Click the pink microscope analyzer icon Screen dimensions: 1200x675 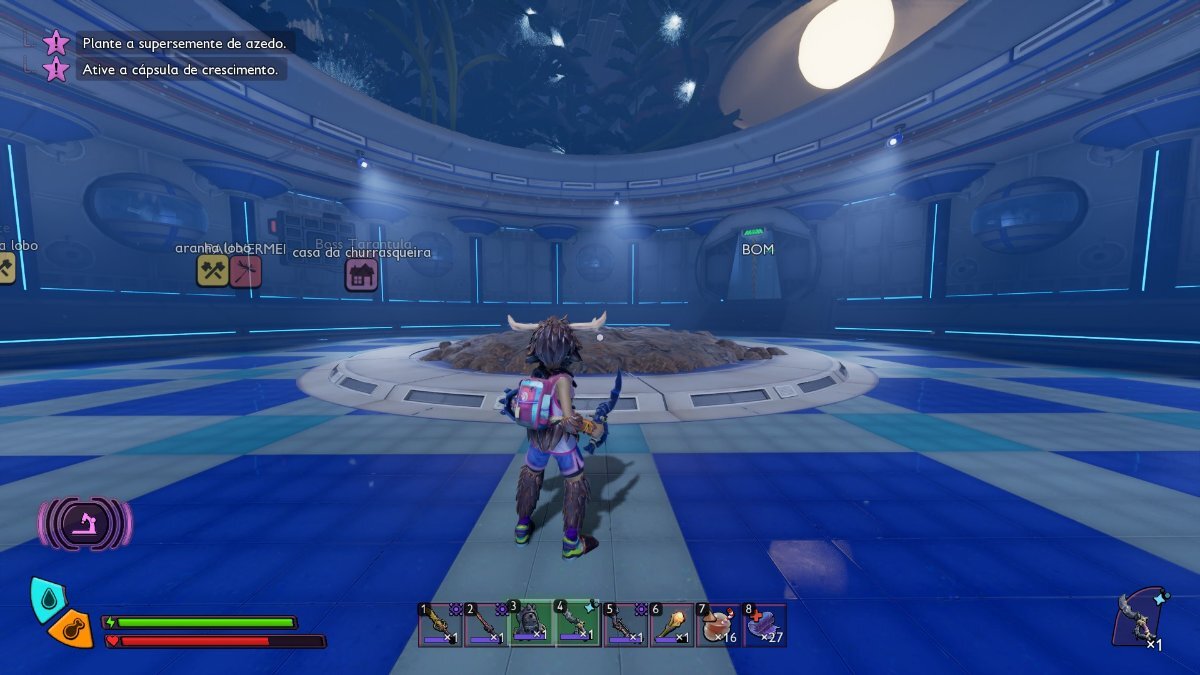pyautogui.click(x=85, y=523)
